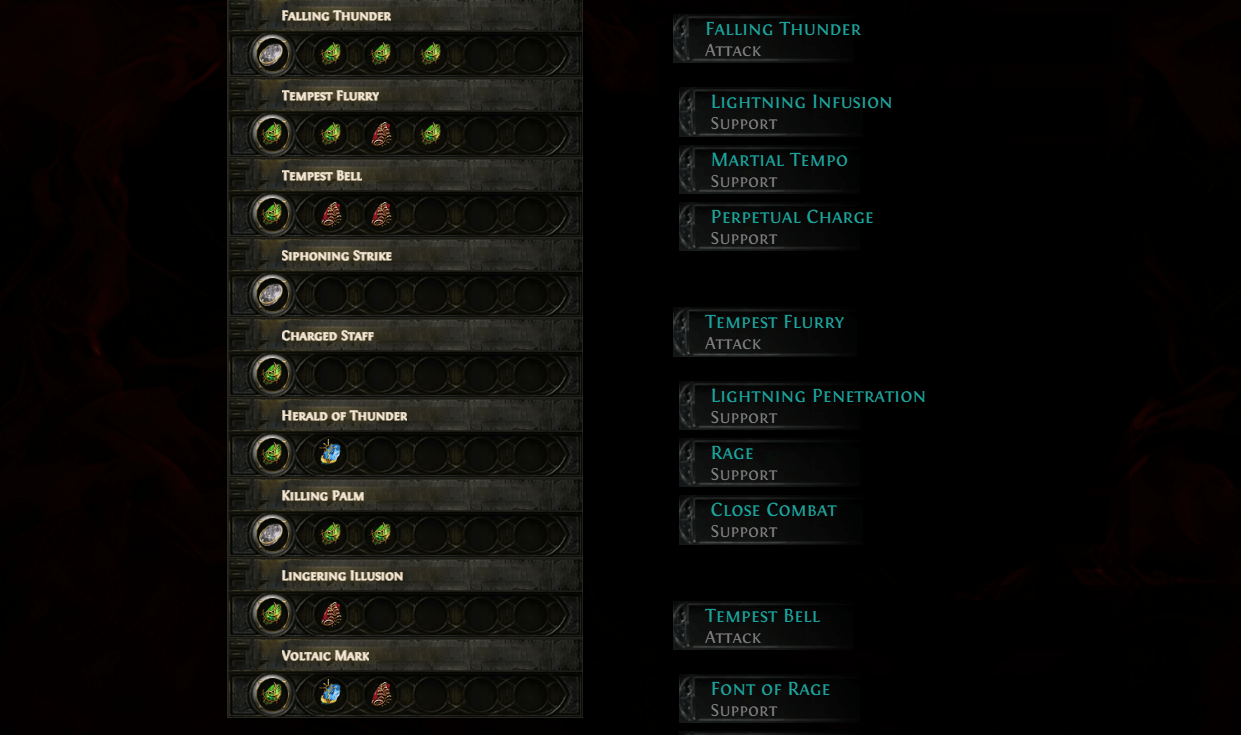Click the red support gem in Lingering Illusion
Image resolution: width=1241 pixels, height=735 pixels.
click(x=330, y=614)
